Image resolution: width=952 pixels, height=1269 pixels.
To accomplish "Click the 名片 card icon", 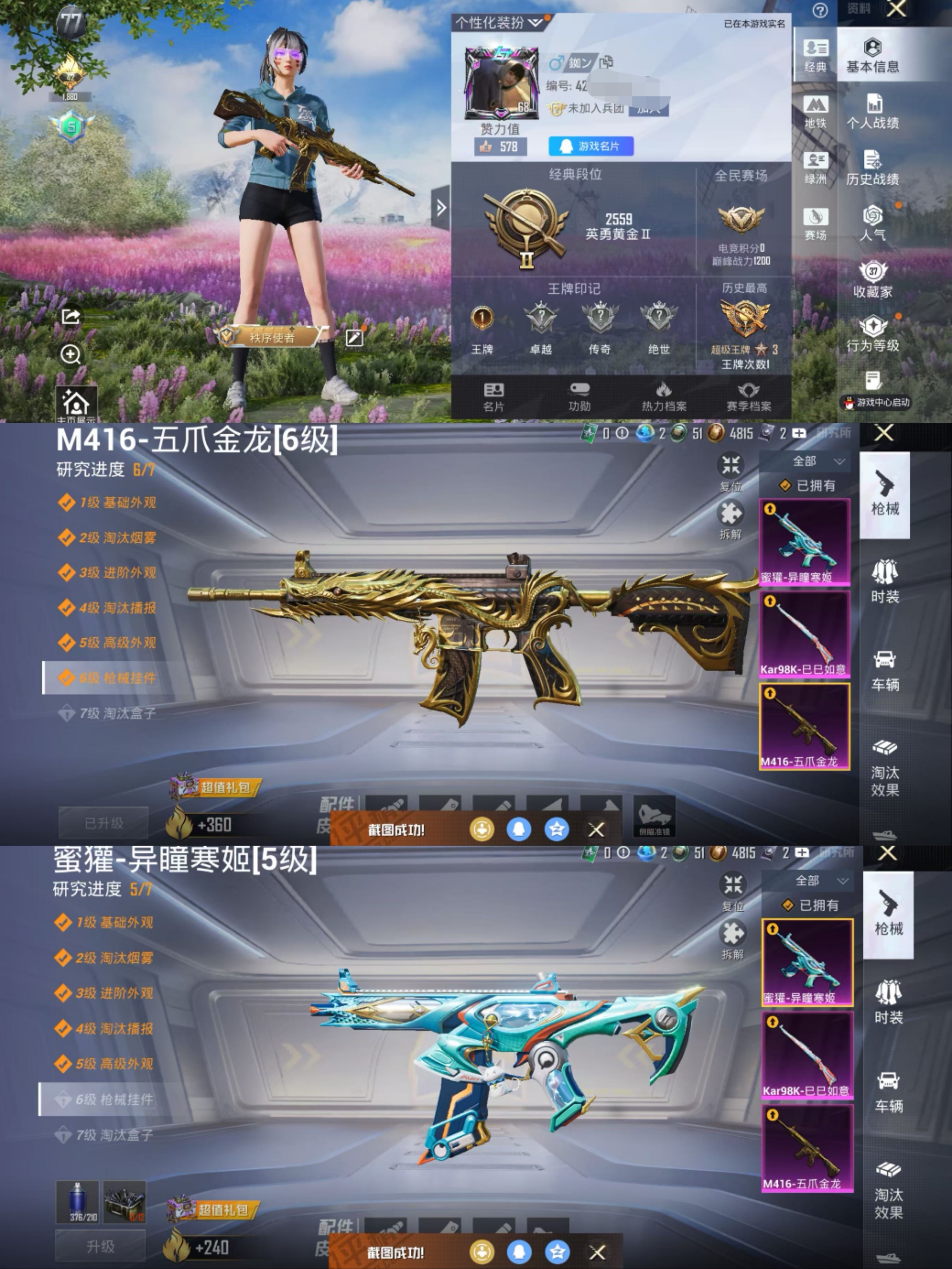I will tap(495, 396).
